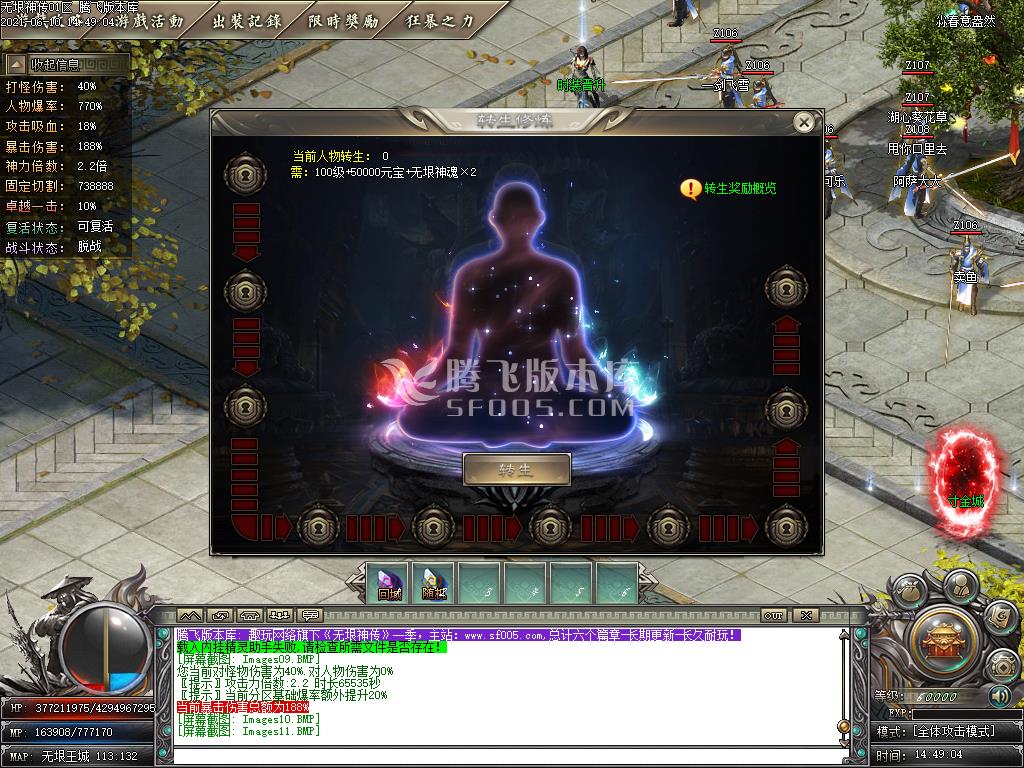Toggle the sound speaker icon
Image resolution: width=1024 pixels, height=768 pixels.
[x=998, y=695]
